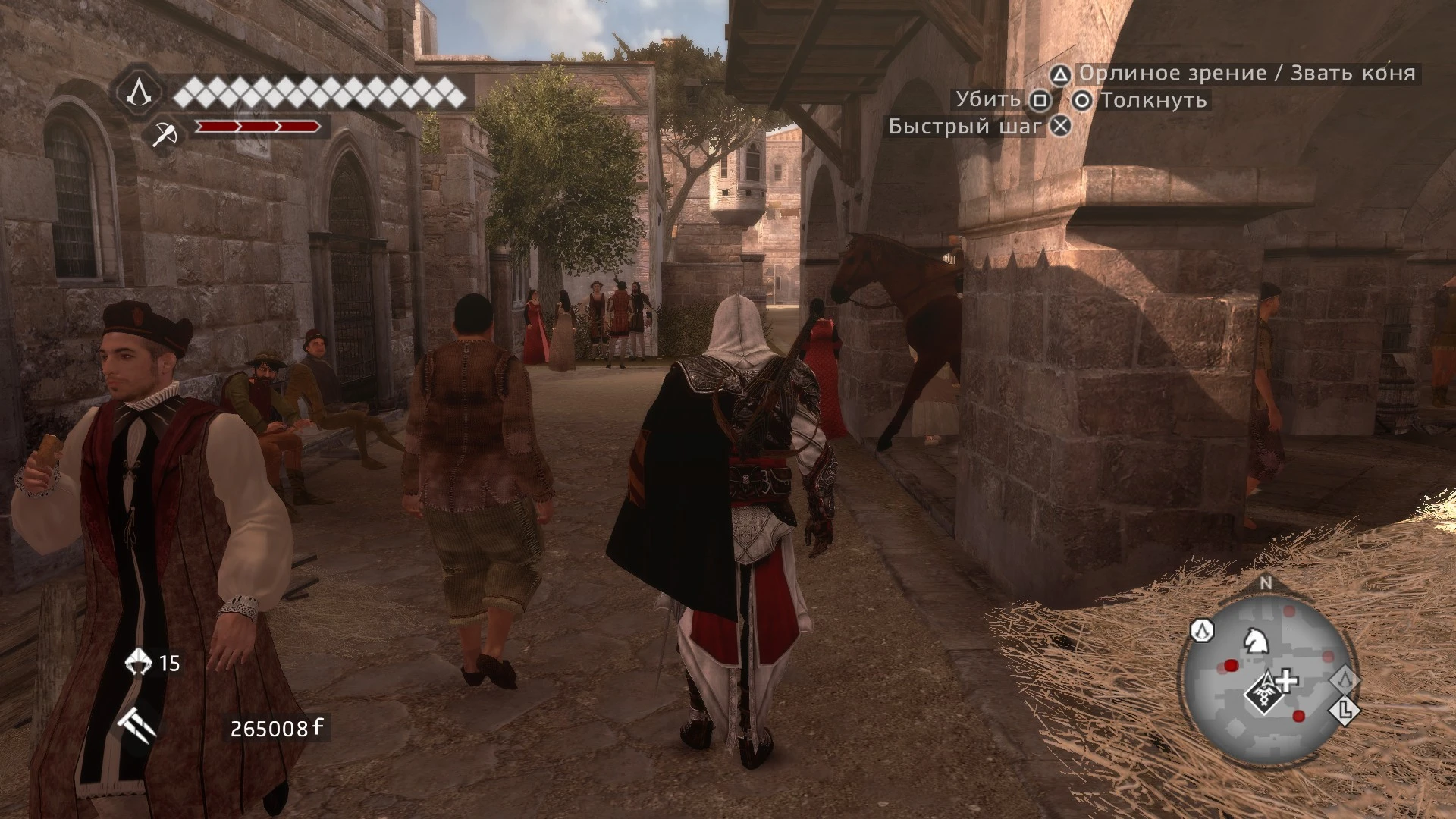Activate Толкнуть using the circle prompt

click(x=1084, y=99)
